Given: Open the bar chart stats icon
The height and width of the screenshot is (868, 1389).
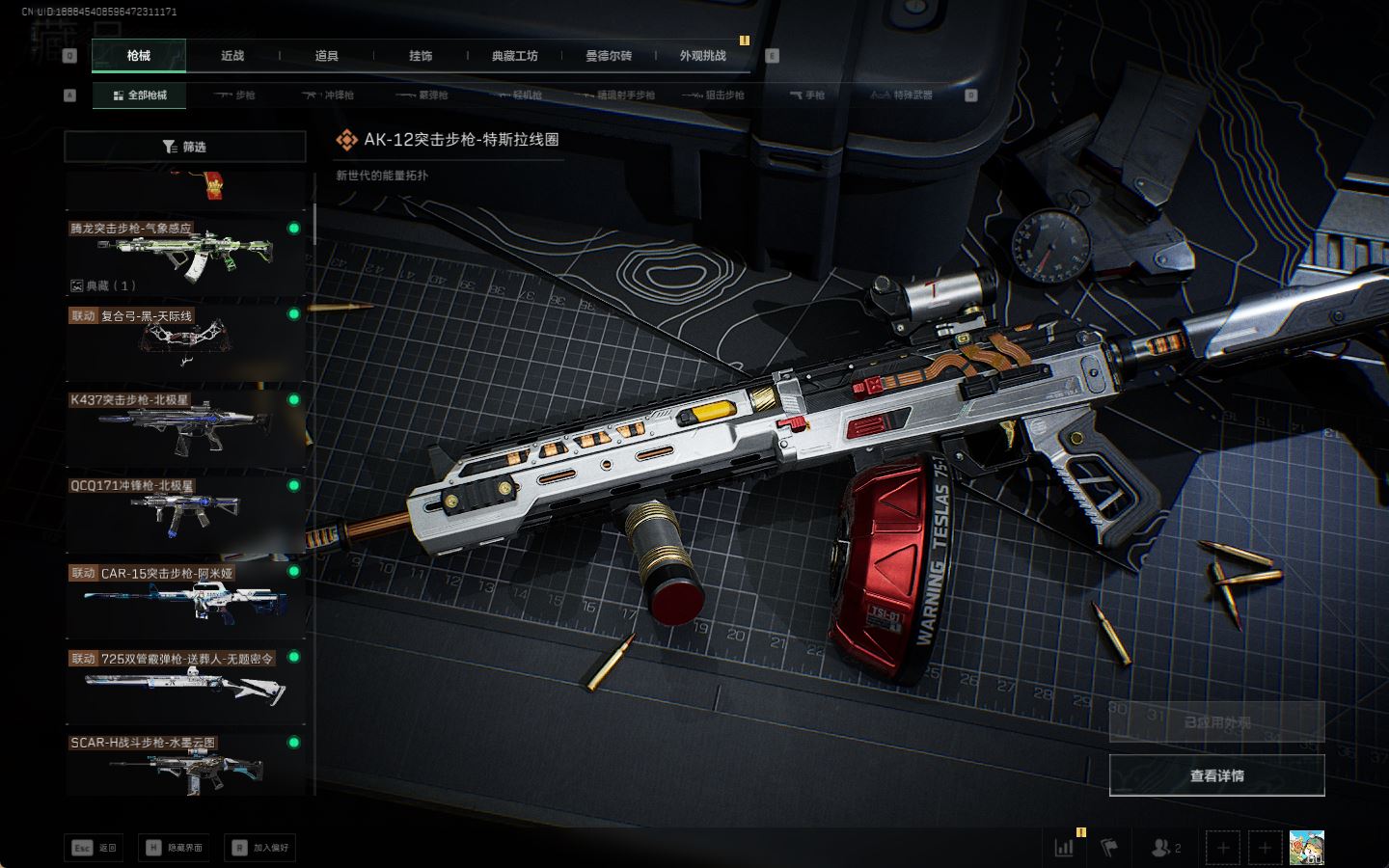Looking at the screenshot, I should tap(1065, 848).
